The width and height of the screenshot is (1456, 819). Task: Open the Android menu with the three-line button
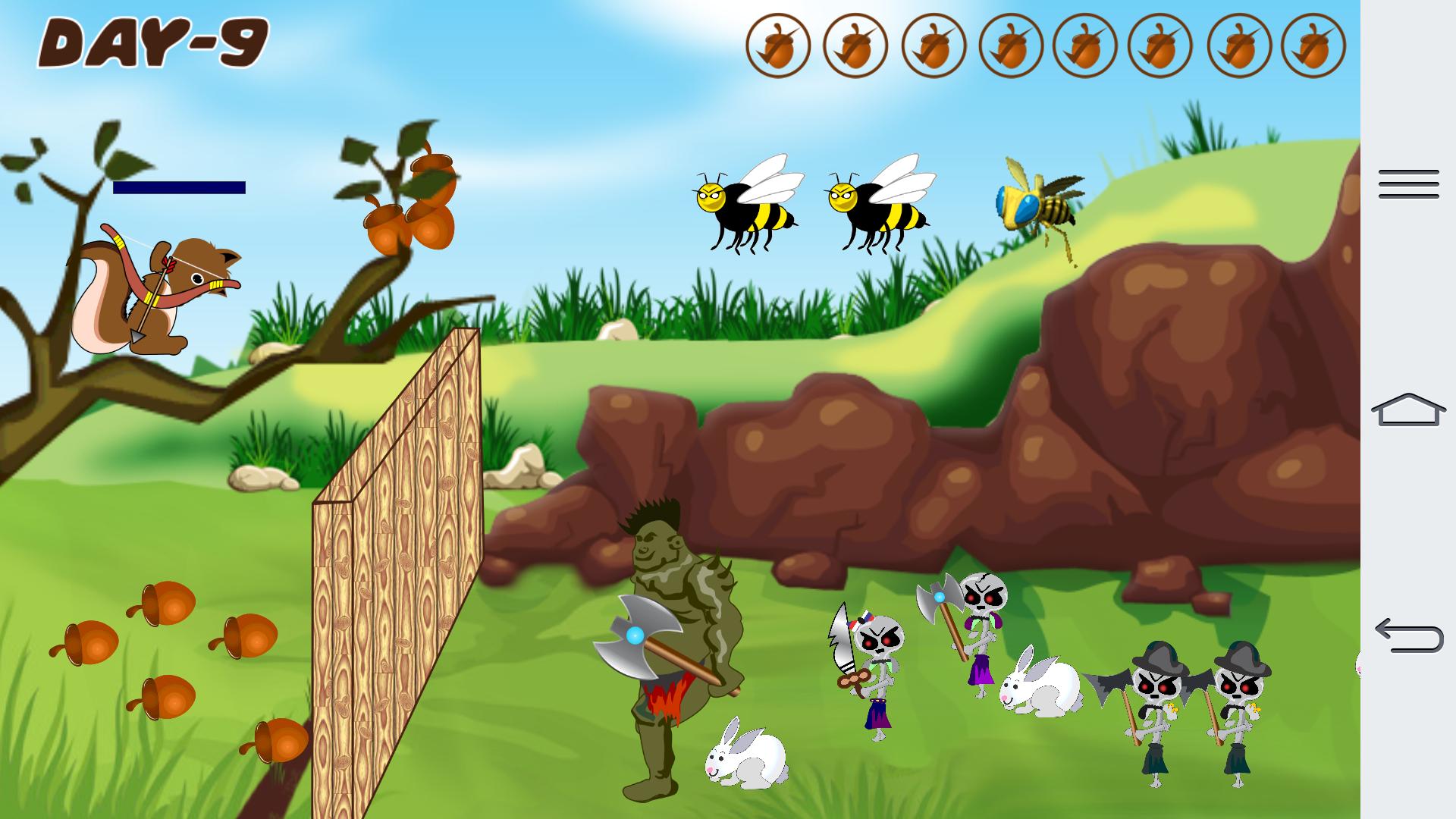pyautogui.click(x=1408, y=184)
